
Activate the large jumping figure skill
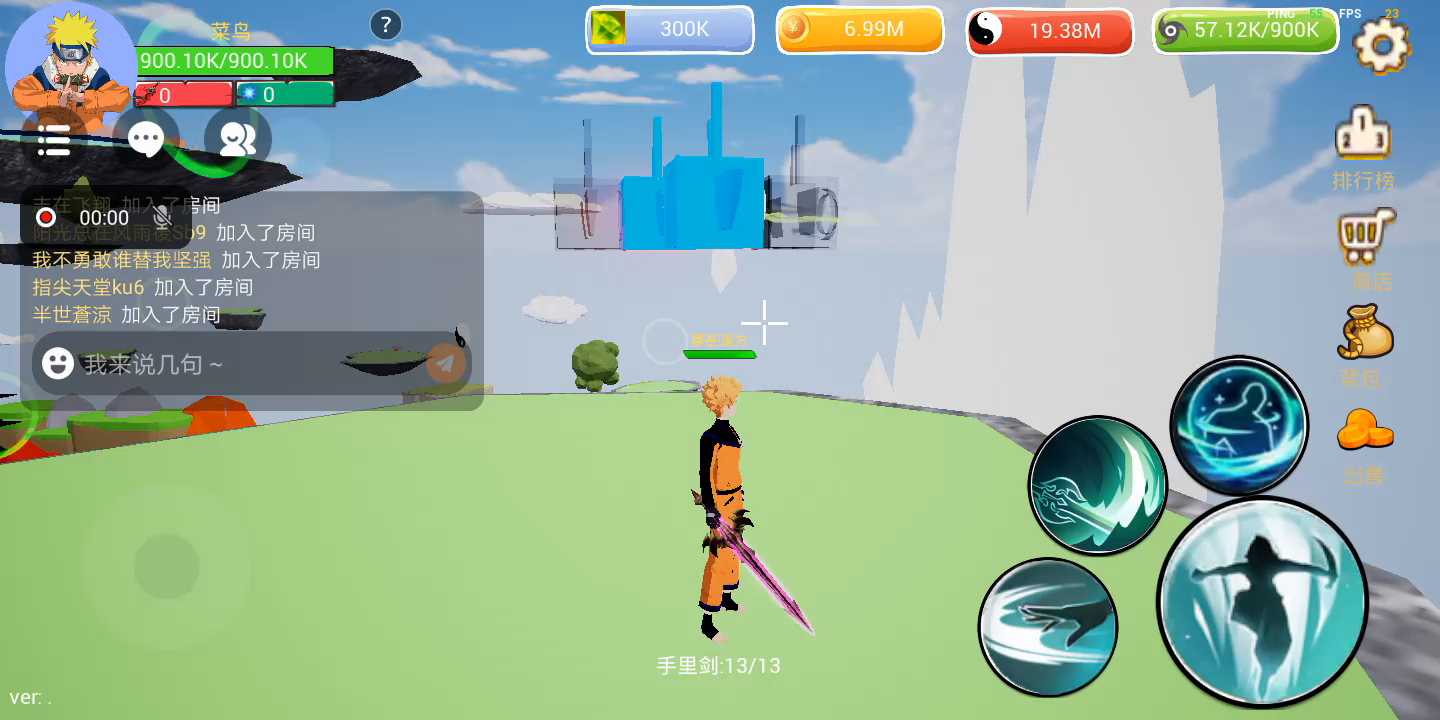pos(1262,601)
